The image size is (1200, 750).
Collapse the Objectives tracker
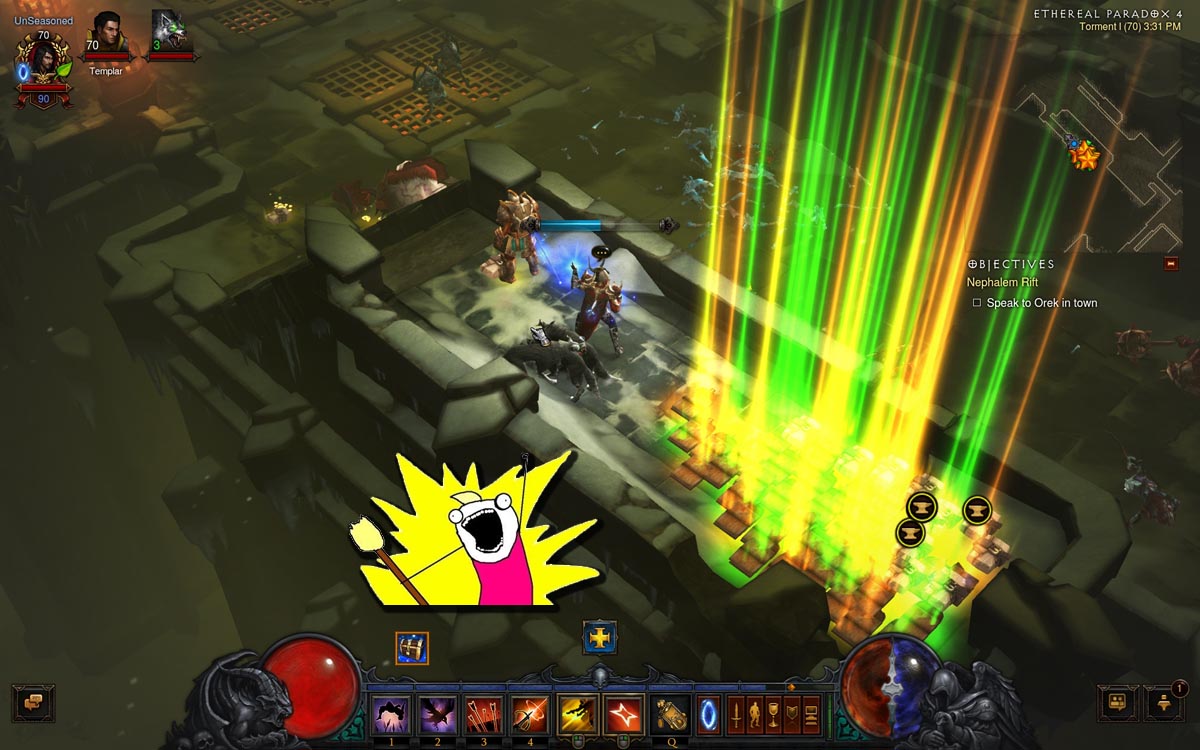tap(1171, 264)
